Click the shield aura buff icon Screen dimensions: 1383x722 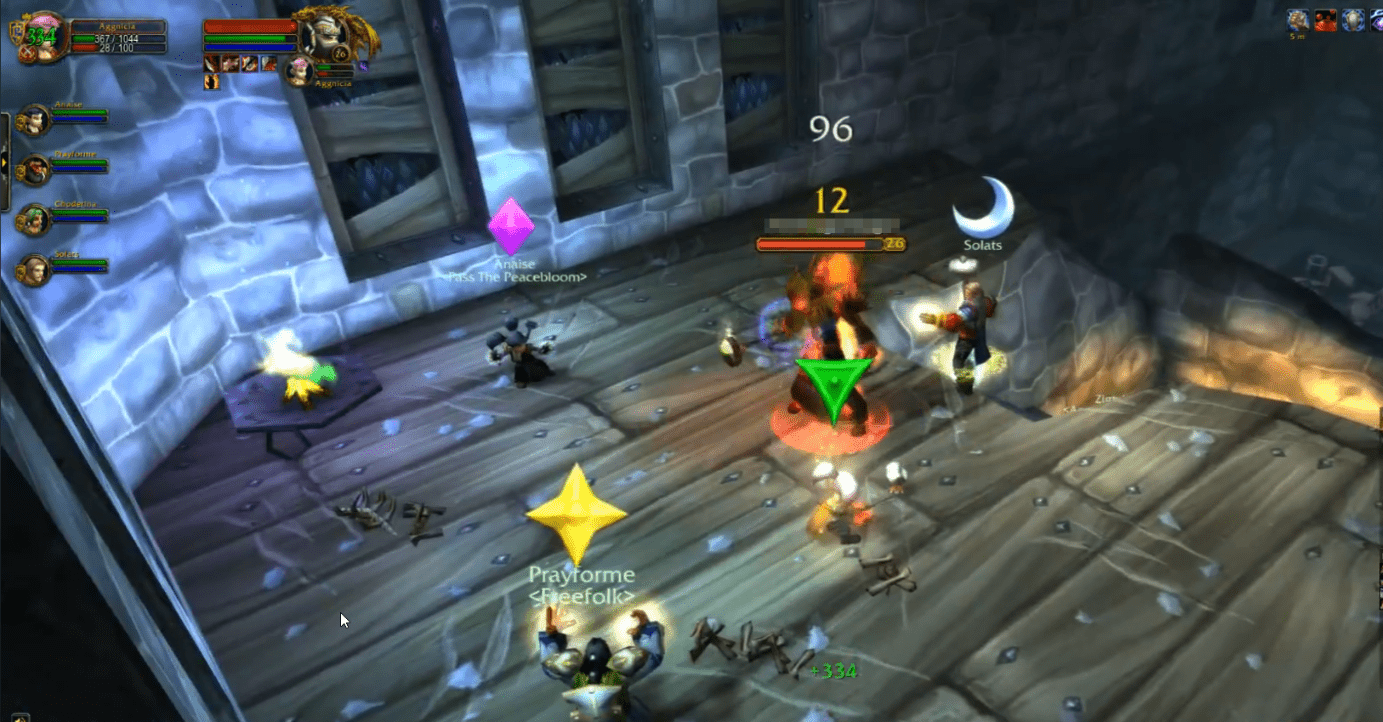coord(1353,19)
